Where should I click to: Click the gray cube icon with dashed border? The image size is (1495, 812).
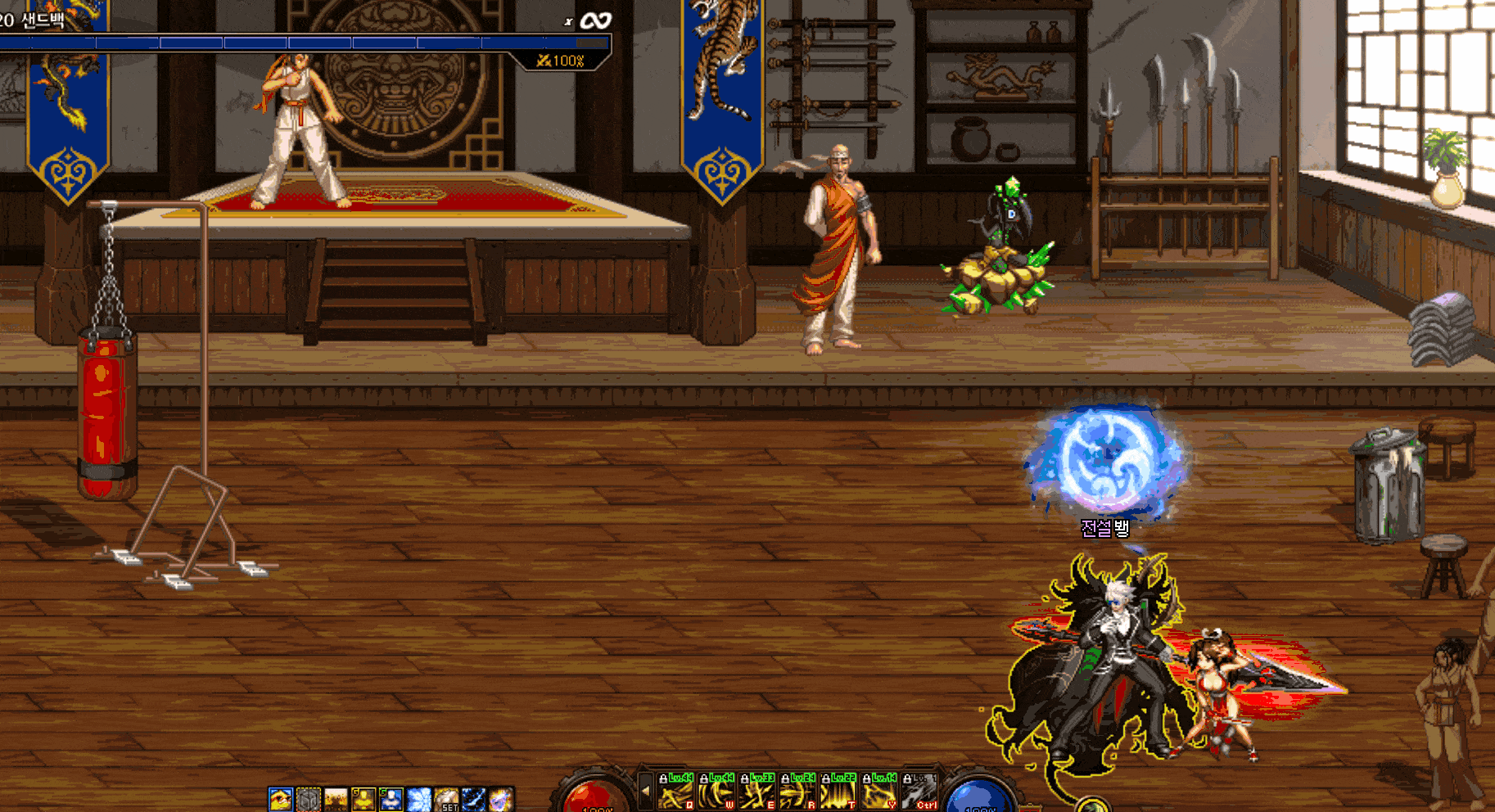(308, 800)
